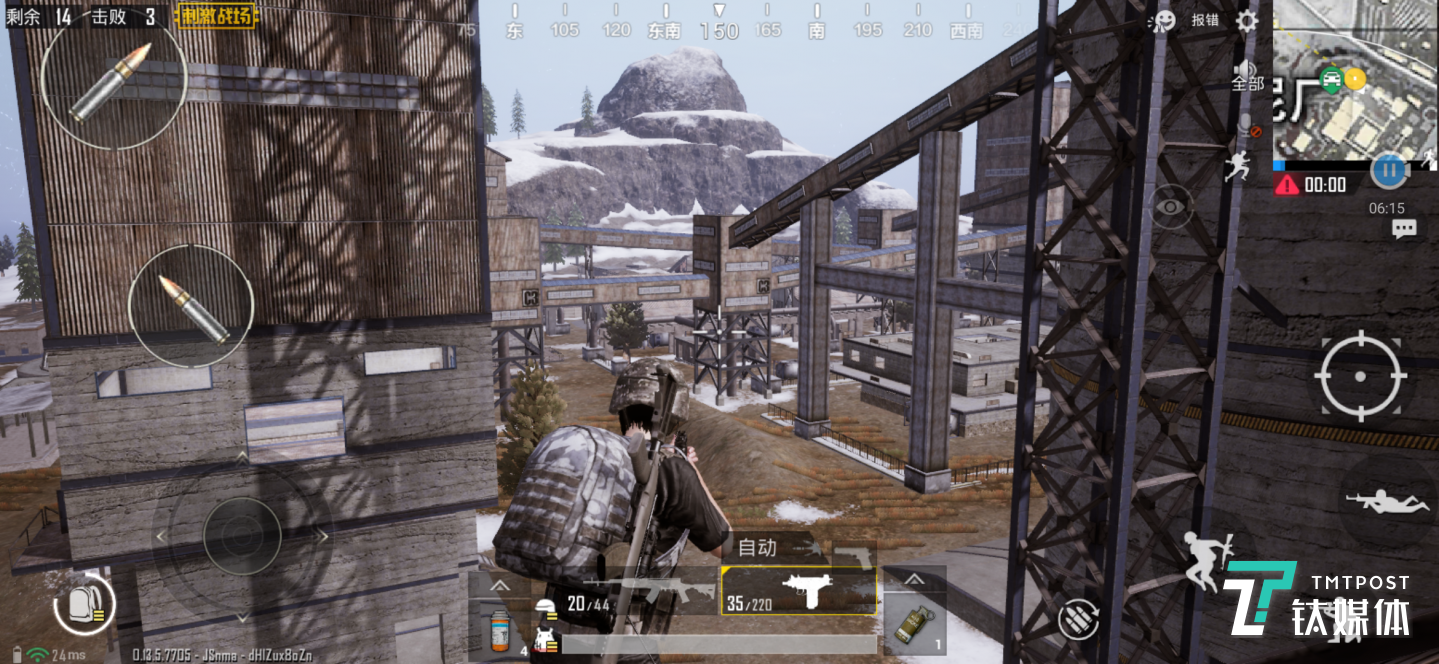Open the quick chat speech bubble
Viewport: 1439px width, 664px height.
pyautogui.click(x=1404, y=229)
